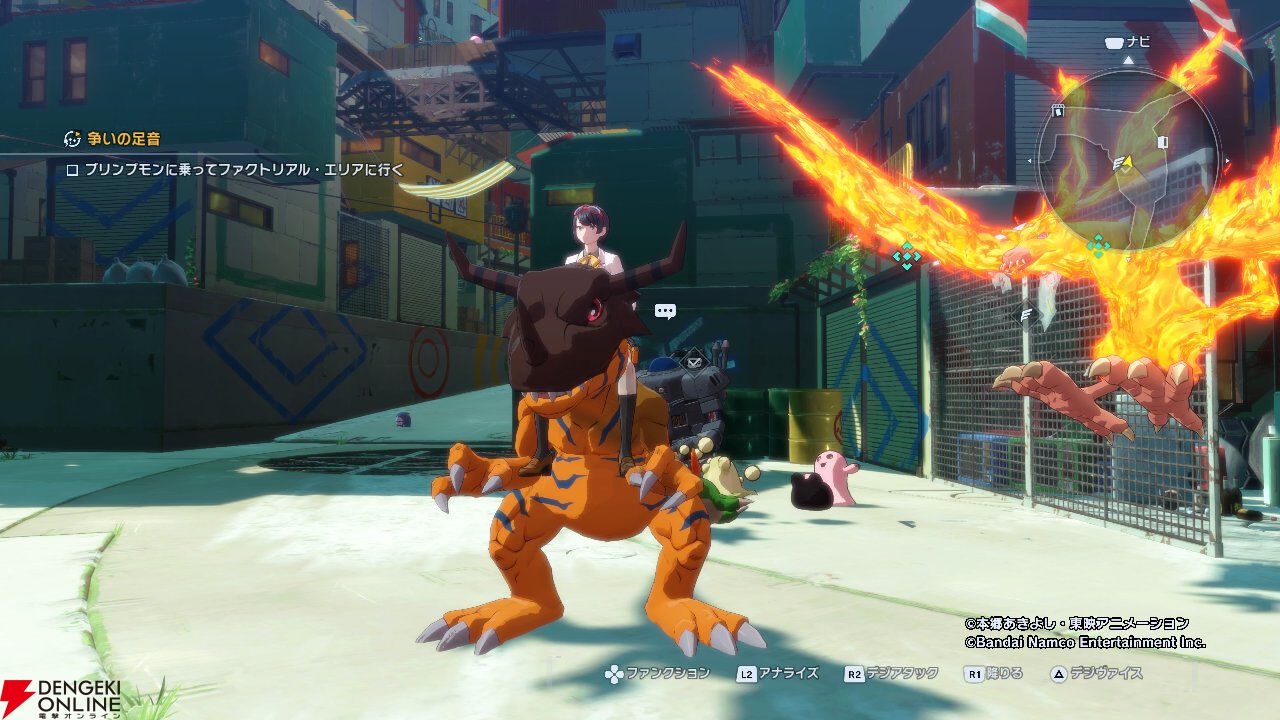This screenshot has height=720, width=1280.
Task: Click the yellow player arrow on minimap
Action: point(1126,160)
